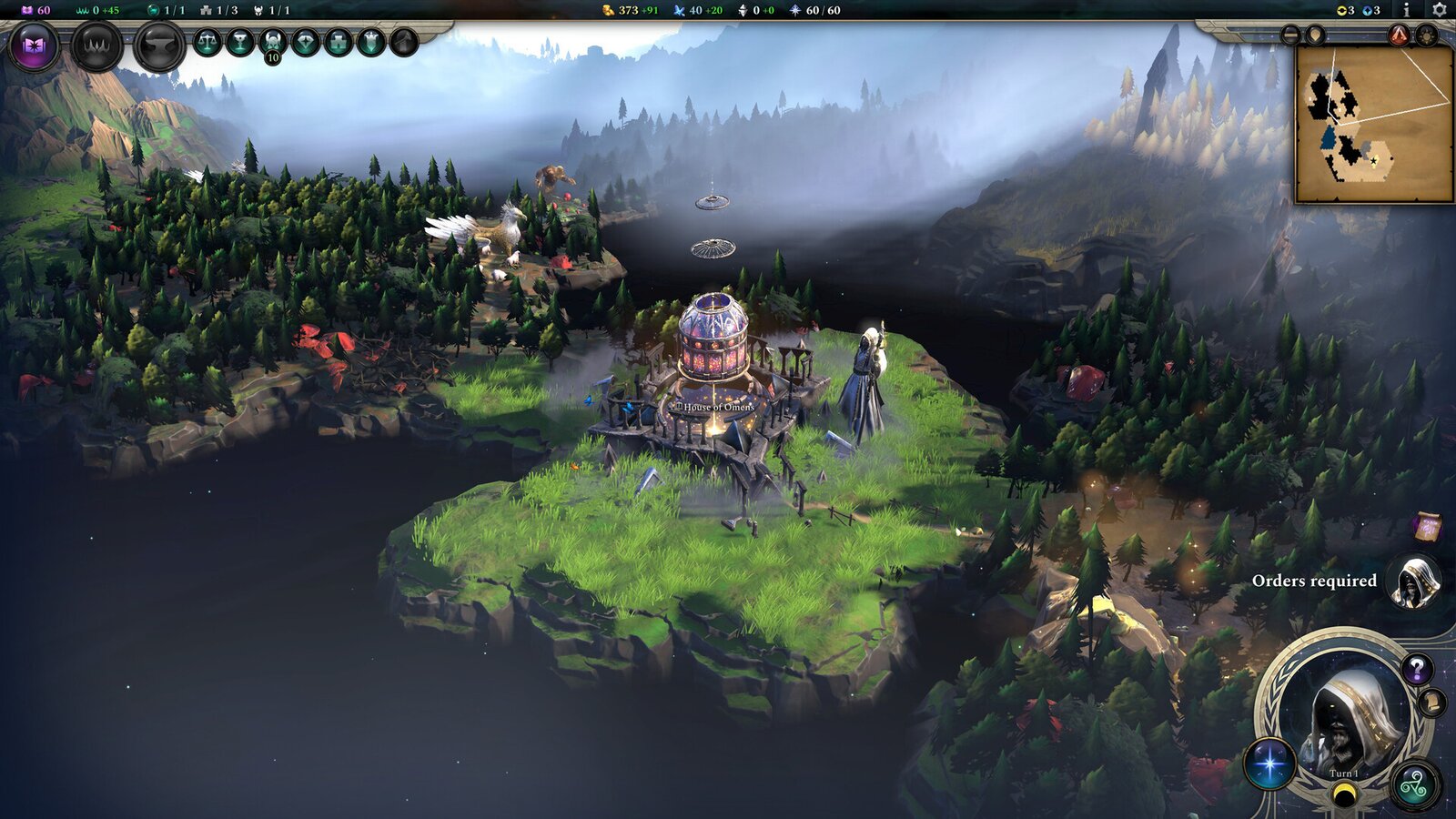Image resolution: width=1456 pixels, height=819 pixels.
Task: Collapse the top bar with the minus button
Action: pos(1289,35)
